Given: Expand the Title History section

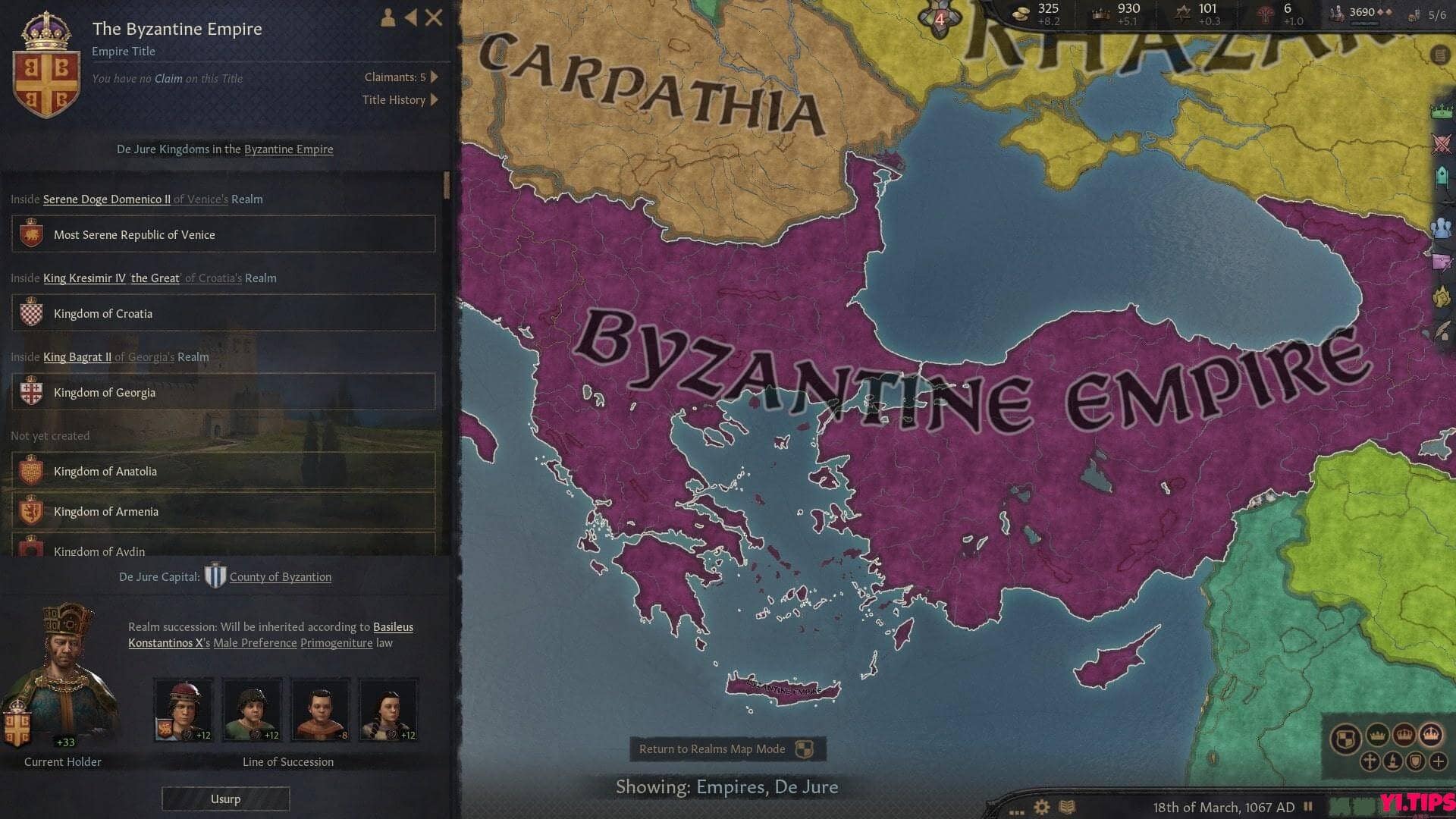Looking at the screenshot, I should pyautogui.click(x=394, y=99).
